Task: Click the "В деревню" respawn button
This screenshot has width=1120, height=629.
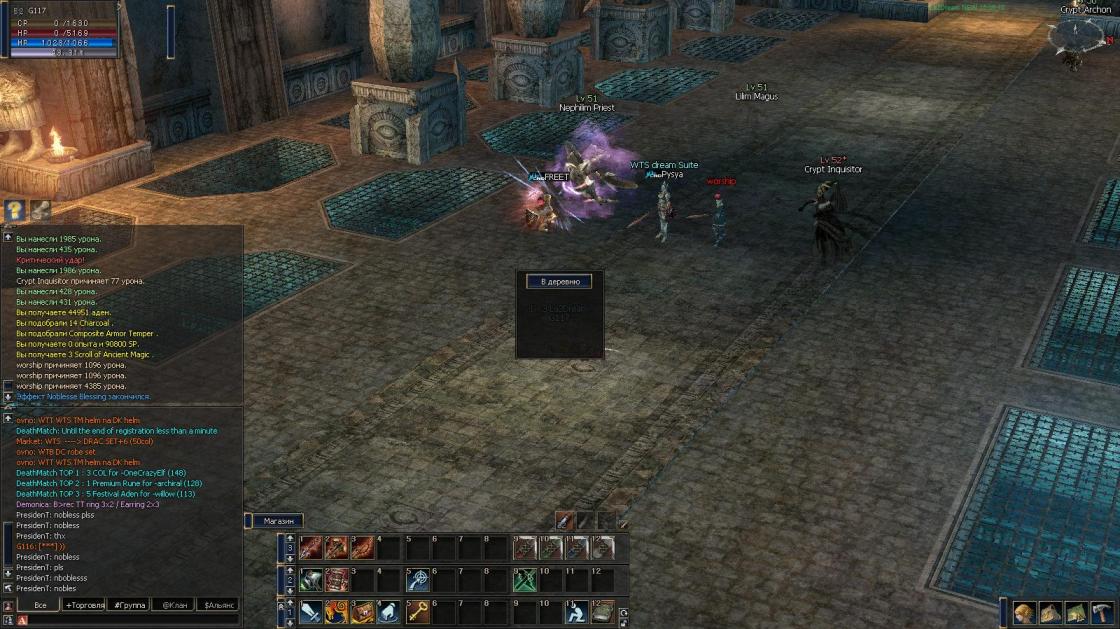Action: (x=559, y=282)
